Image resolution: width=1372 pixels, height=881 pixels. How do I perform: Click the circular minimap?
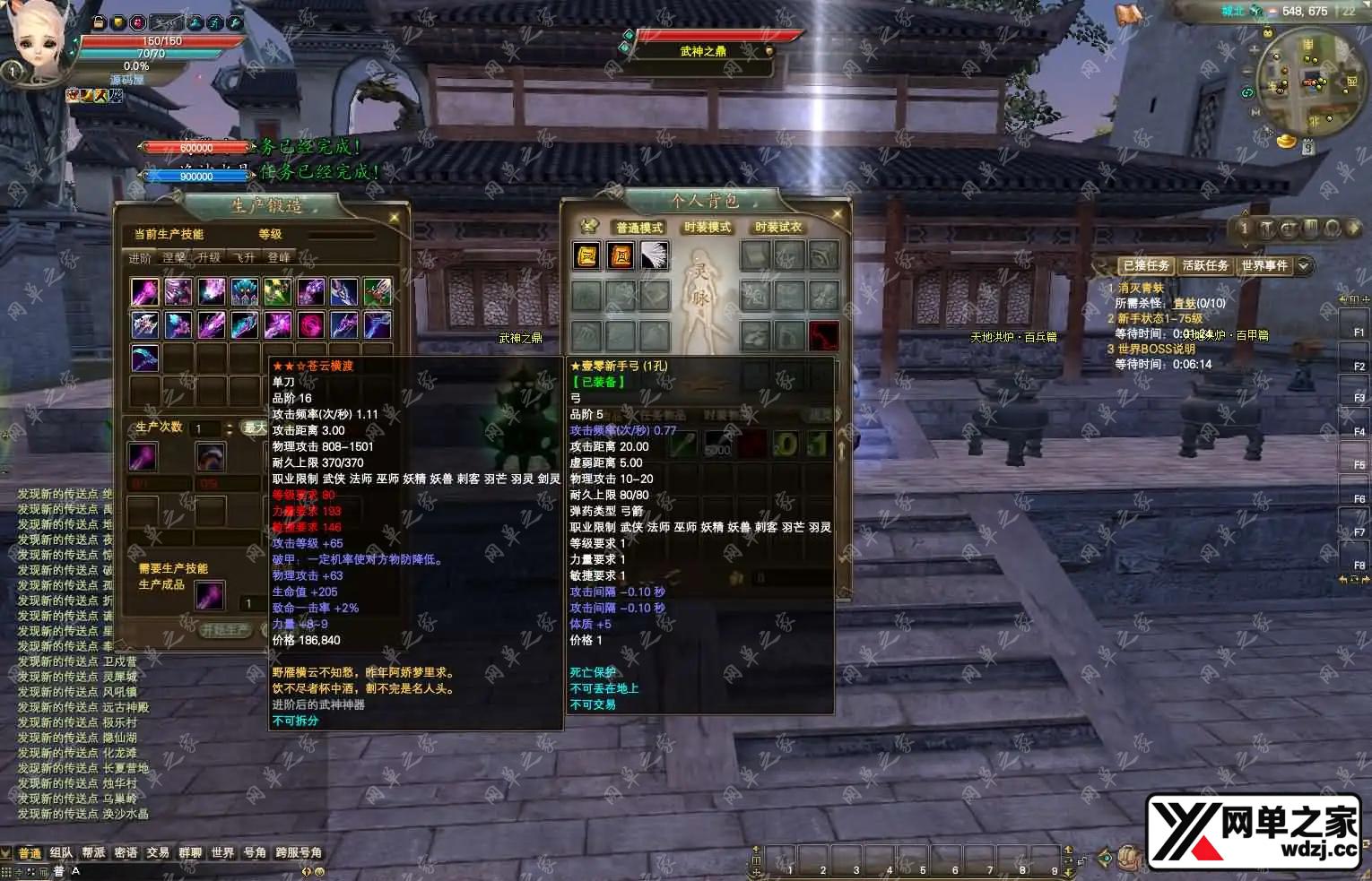pos(1306,82)
